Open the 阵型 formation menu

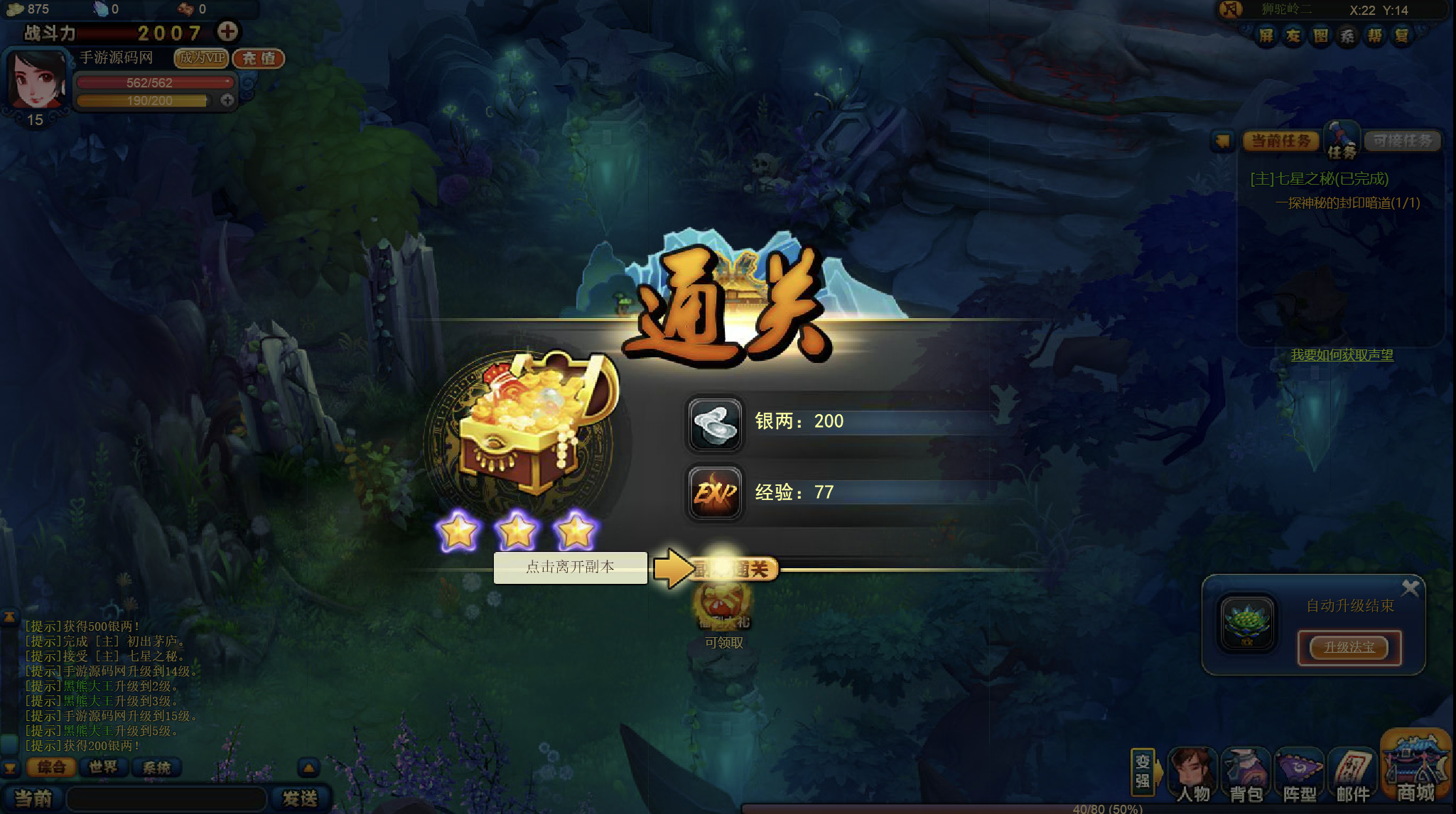click(1300, 776)
